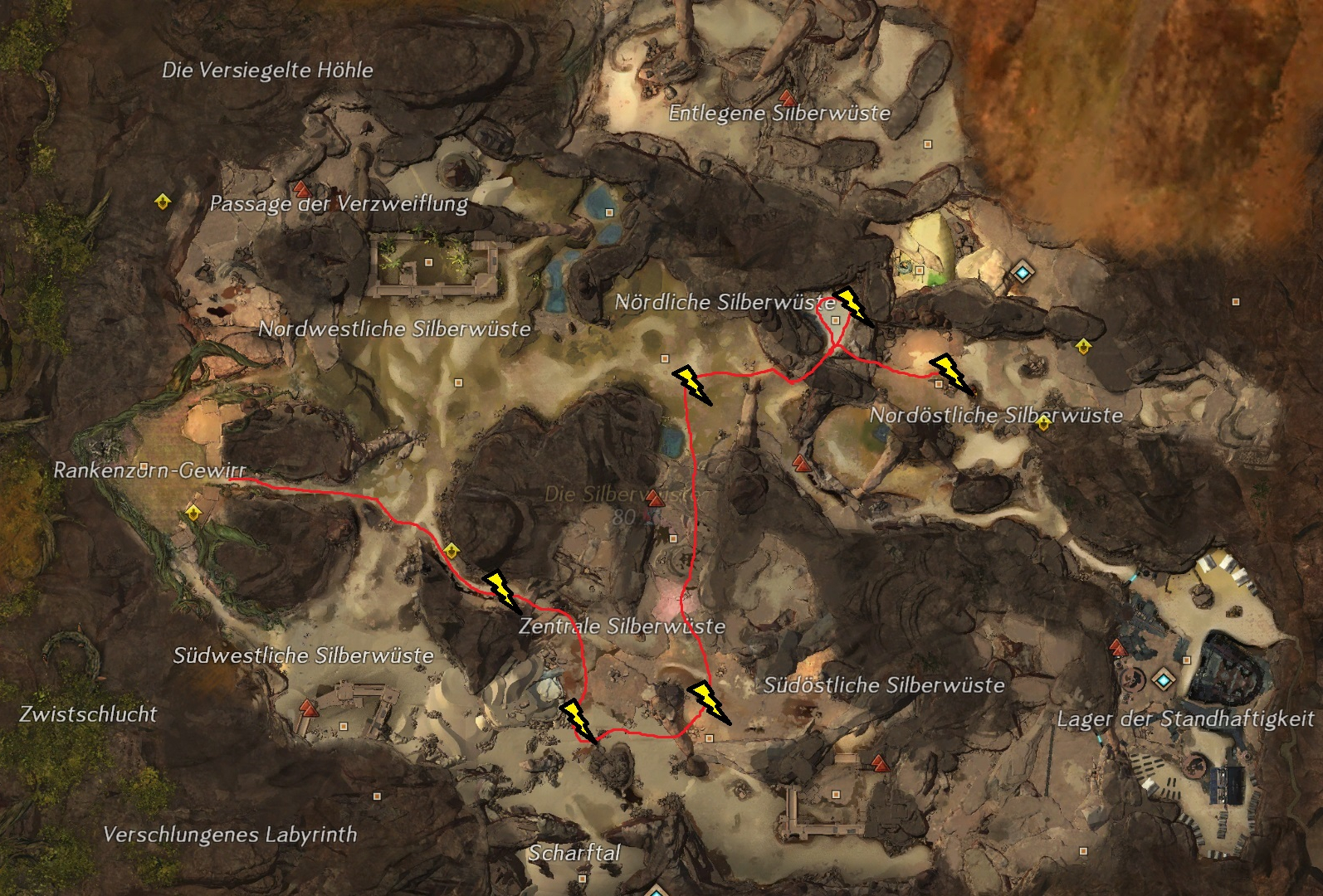This screenshot has height=896, width=1323.
Task: Click the waypoint beside the green oasis
Action: (x=1022, y=271)
